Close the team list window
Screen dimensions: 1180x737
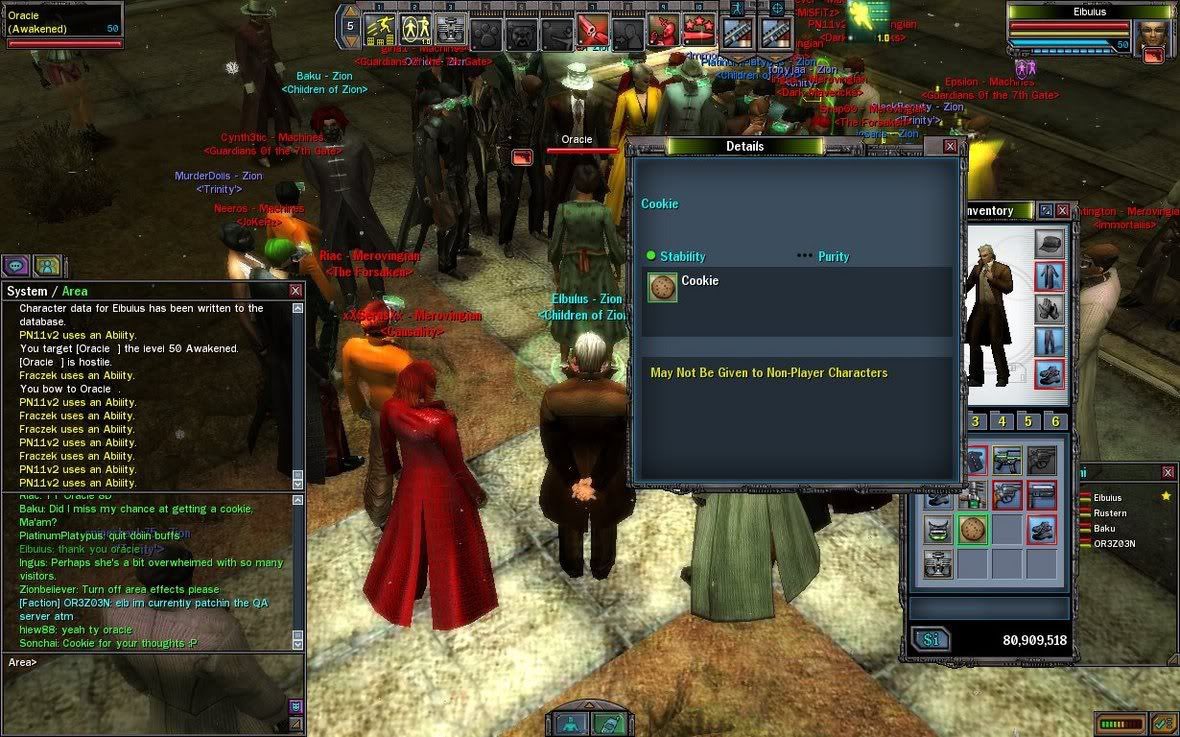(1167, 472)
